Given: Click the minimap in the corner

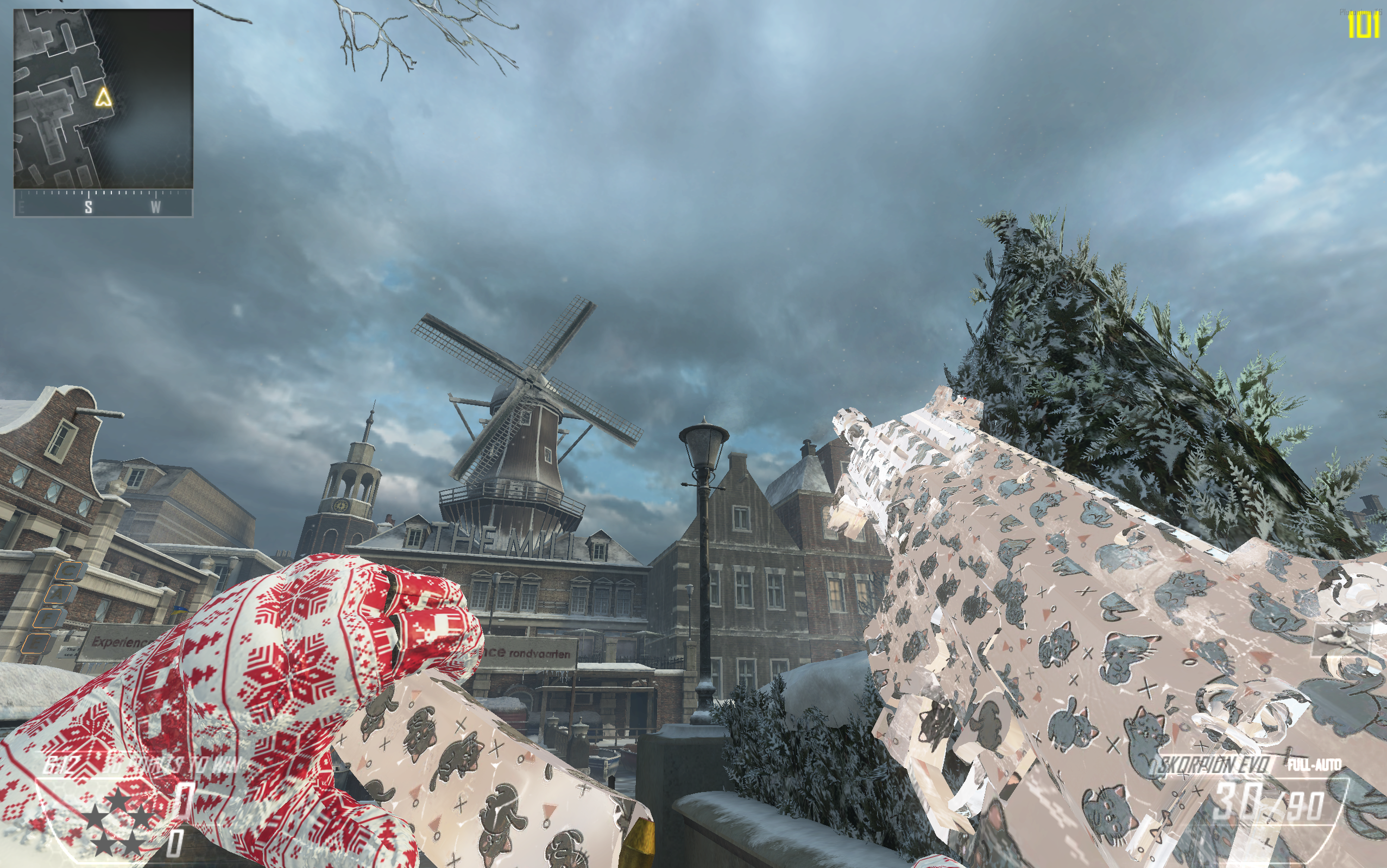Looking at the screenshot, I should coord(103,99).
